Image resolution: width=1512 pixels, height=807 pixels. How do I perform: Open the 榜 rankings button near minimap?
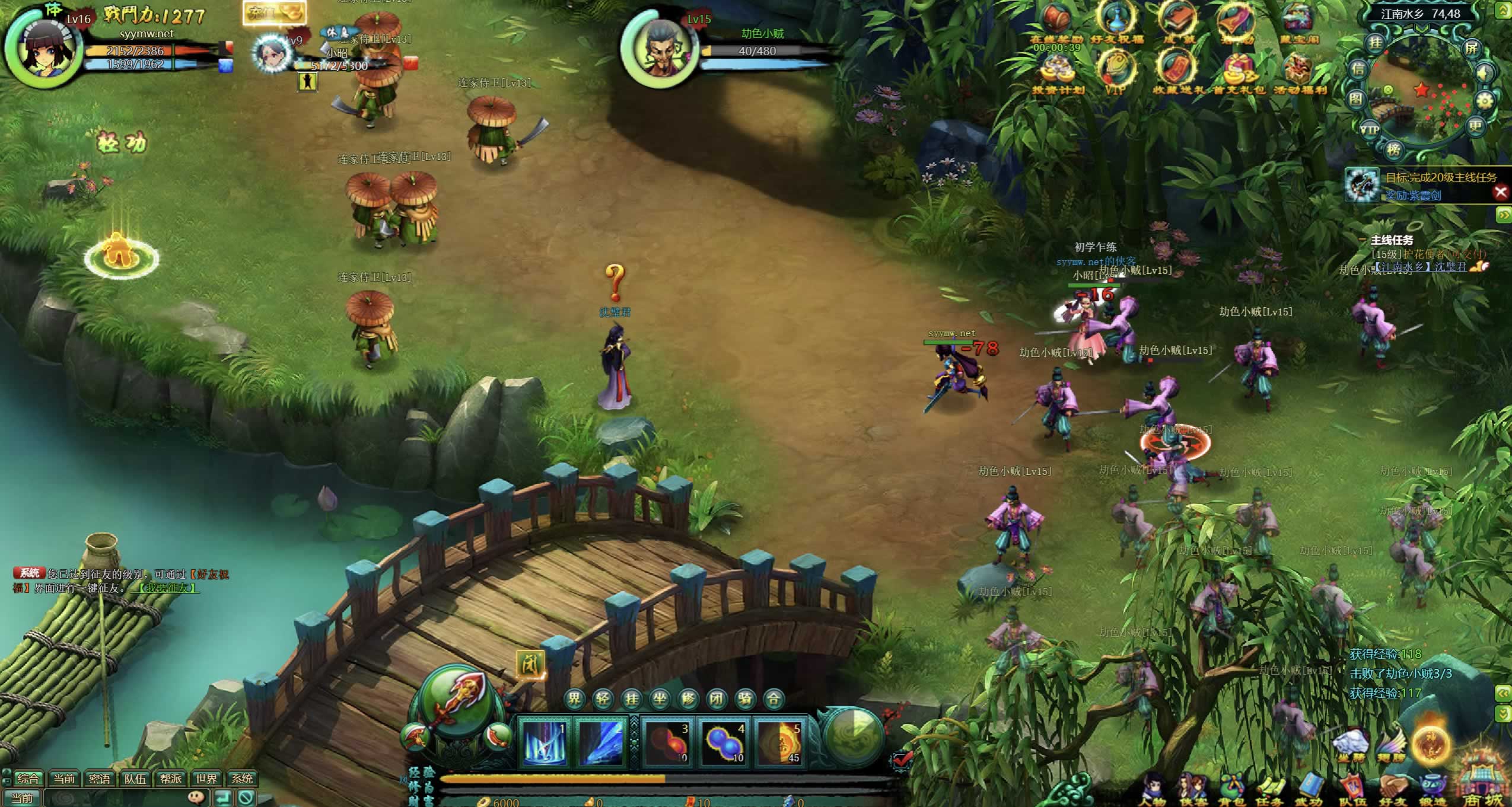tap(1394, 149)
